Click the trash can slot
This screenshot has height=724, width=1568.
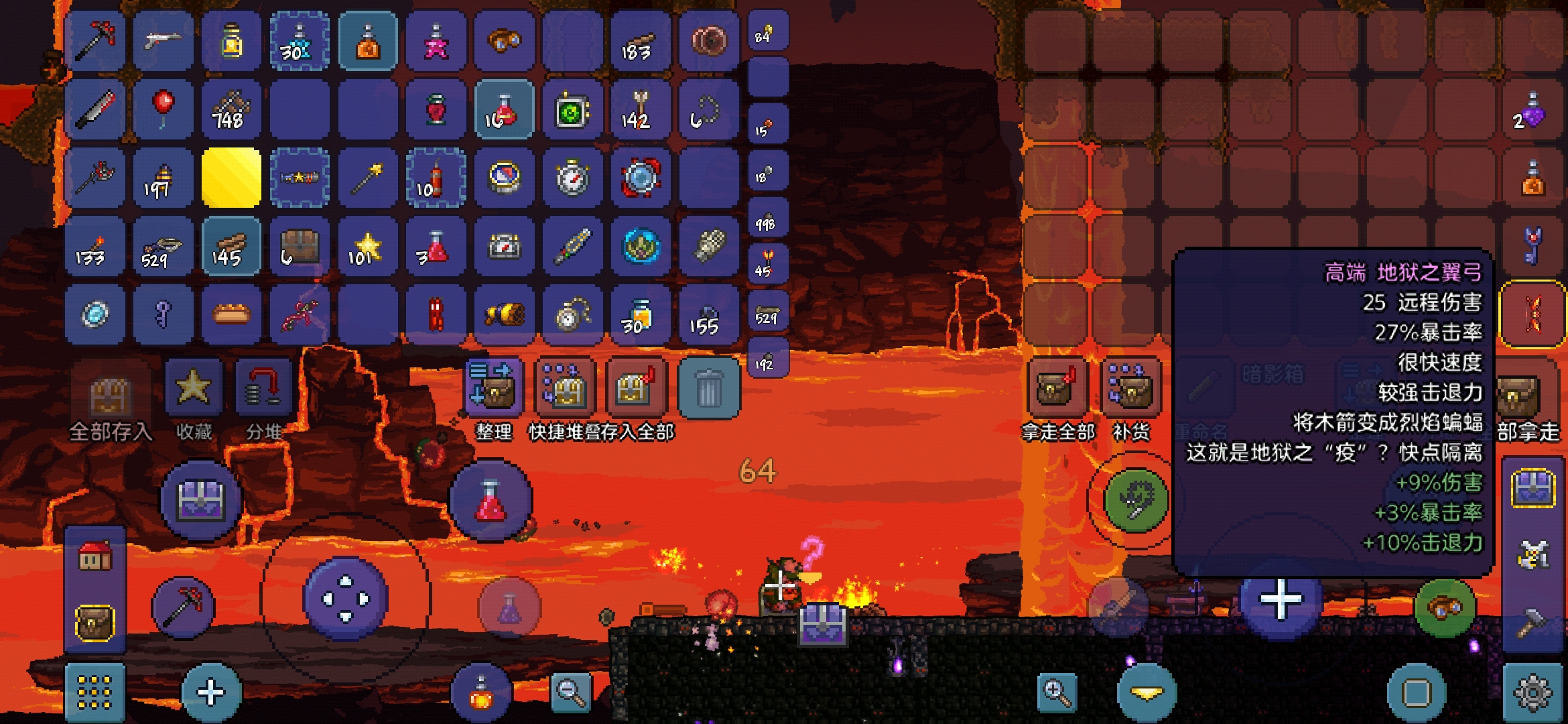pyautogui.click(x=709, y=389)
